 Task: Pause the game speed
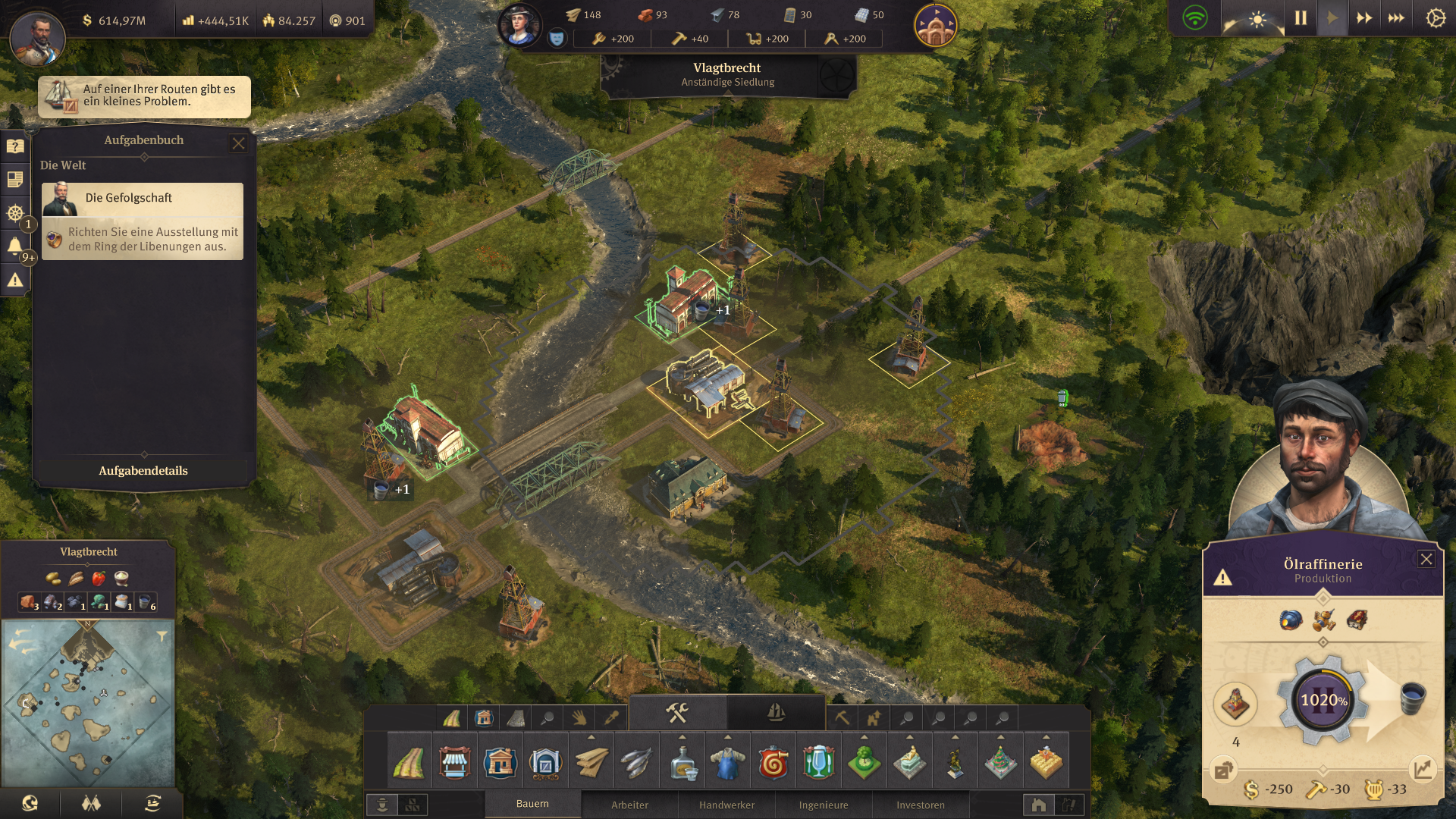tap(1301, 18)
